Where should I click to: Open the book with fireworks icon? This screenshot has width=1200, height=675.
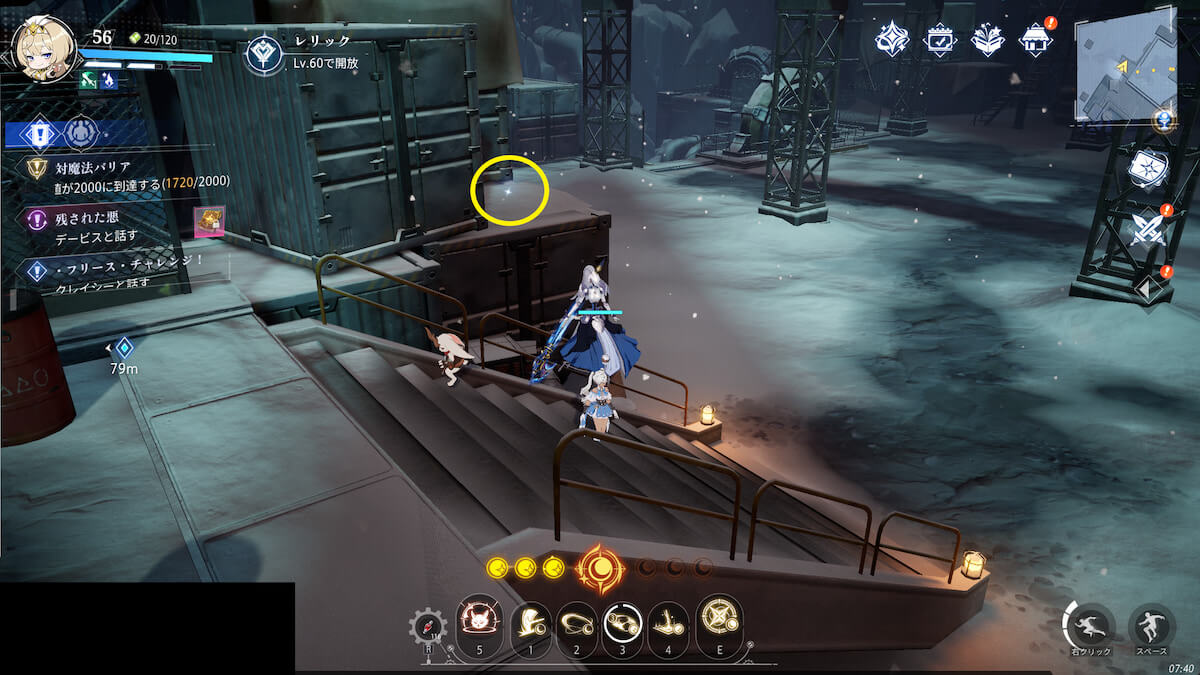click(x=988, y=40)
